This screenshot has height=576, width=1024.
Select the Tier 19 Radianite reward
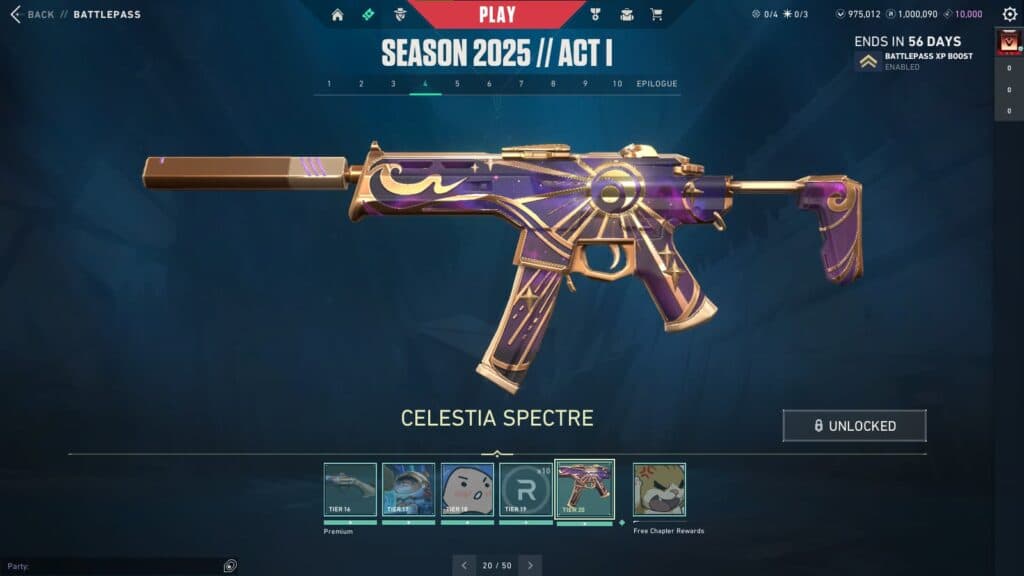pos(525,489)
